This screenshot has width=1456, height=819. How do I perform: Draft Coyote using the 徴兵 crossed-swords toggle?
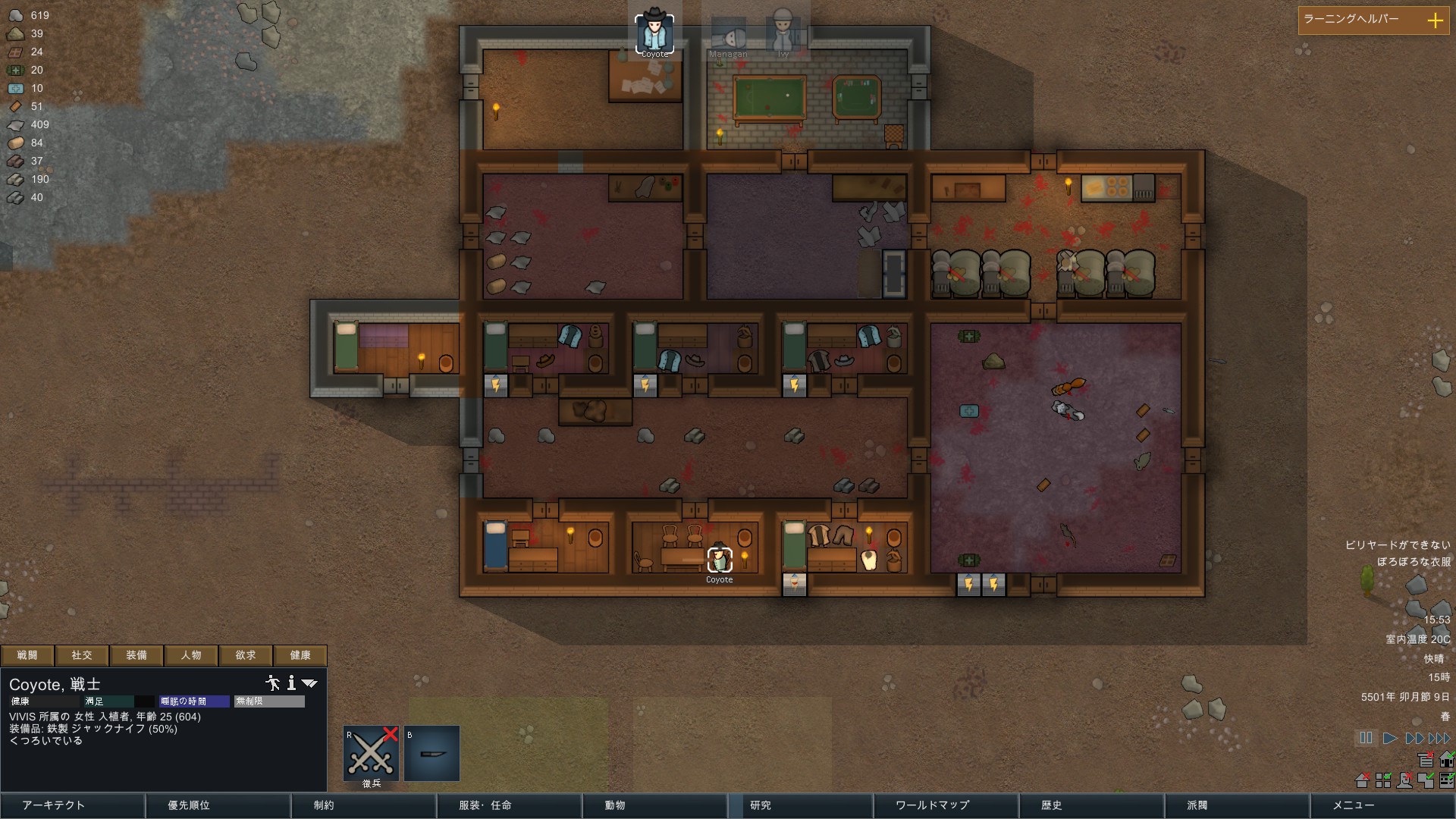pos(371,753)
